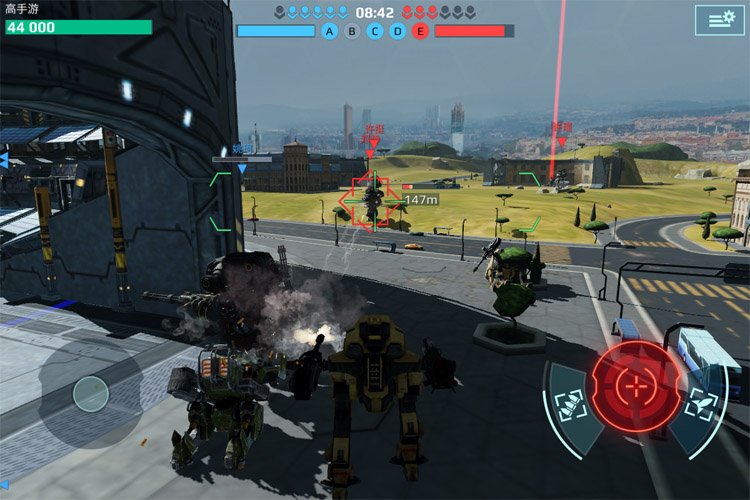Select beacon A indicator
This screenshot has width=750, height=500.
coord(330,31)
